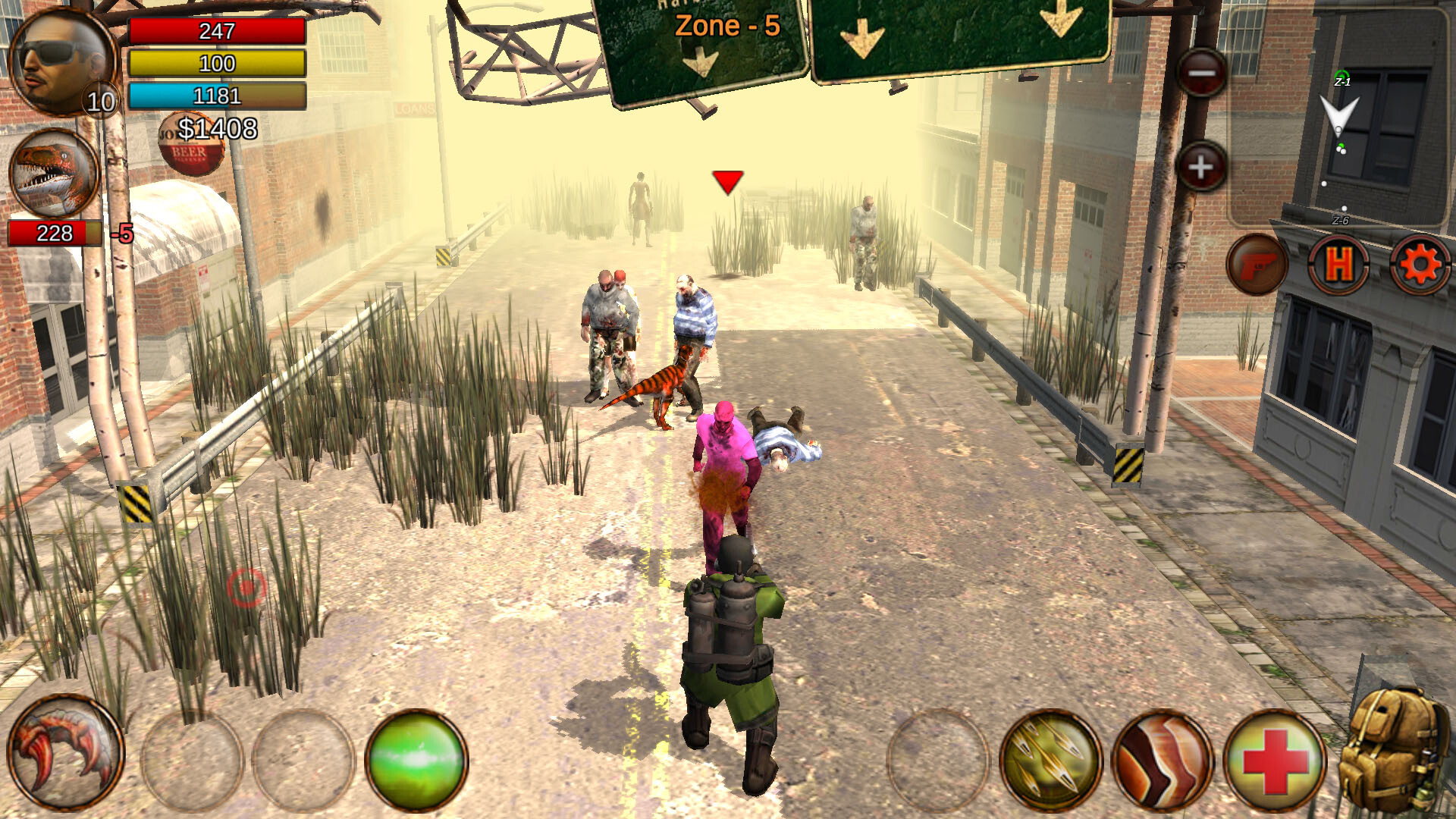Activate the green orb skill
The image size is (1456, 819).
pos(416,759)
